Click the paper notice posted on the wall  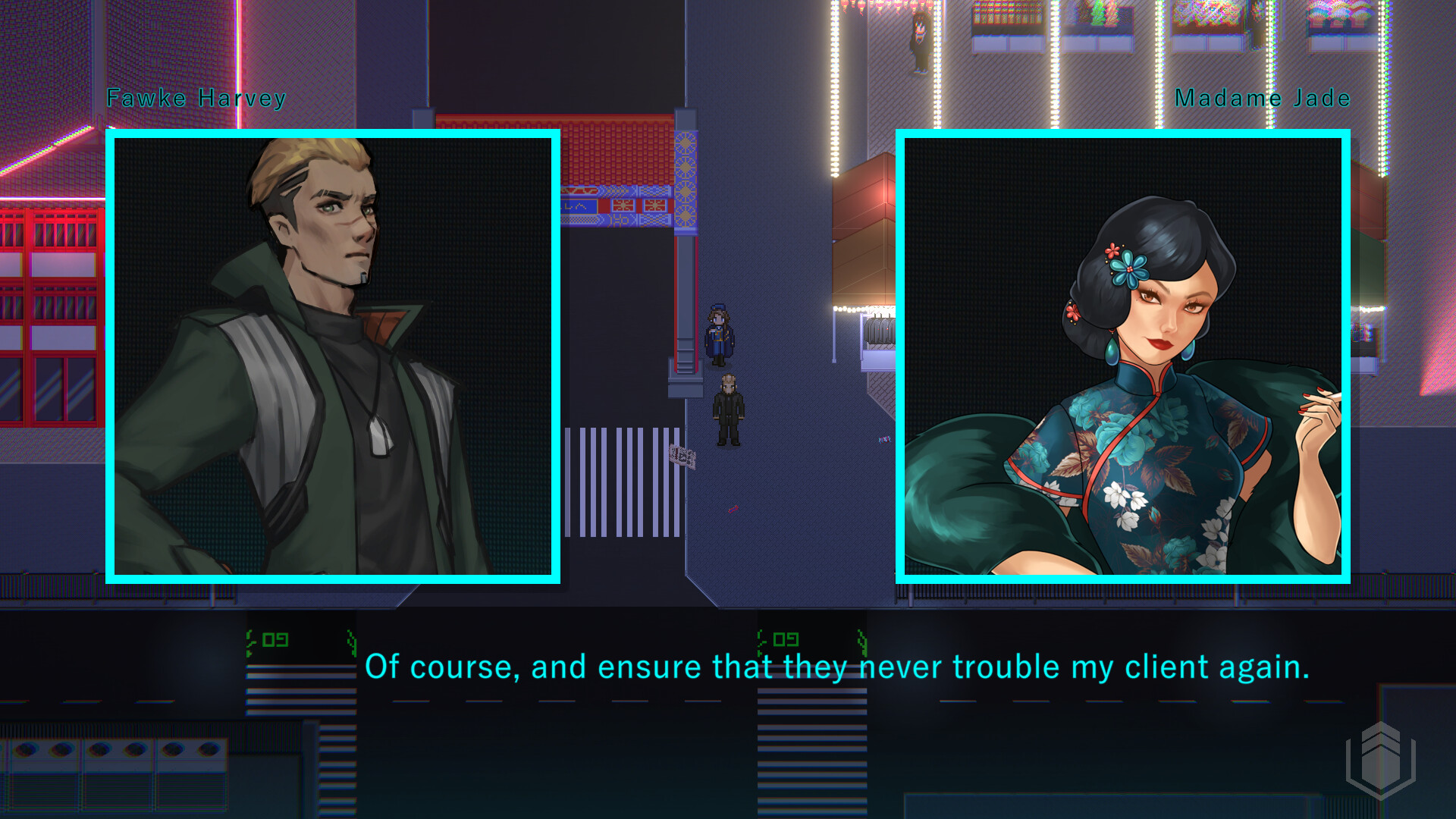tap(682, 455)
